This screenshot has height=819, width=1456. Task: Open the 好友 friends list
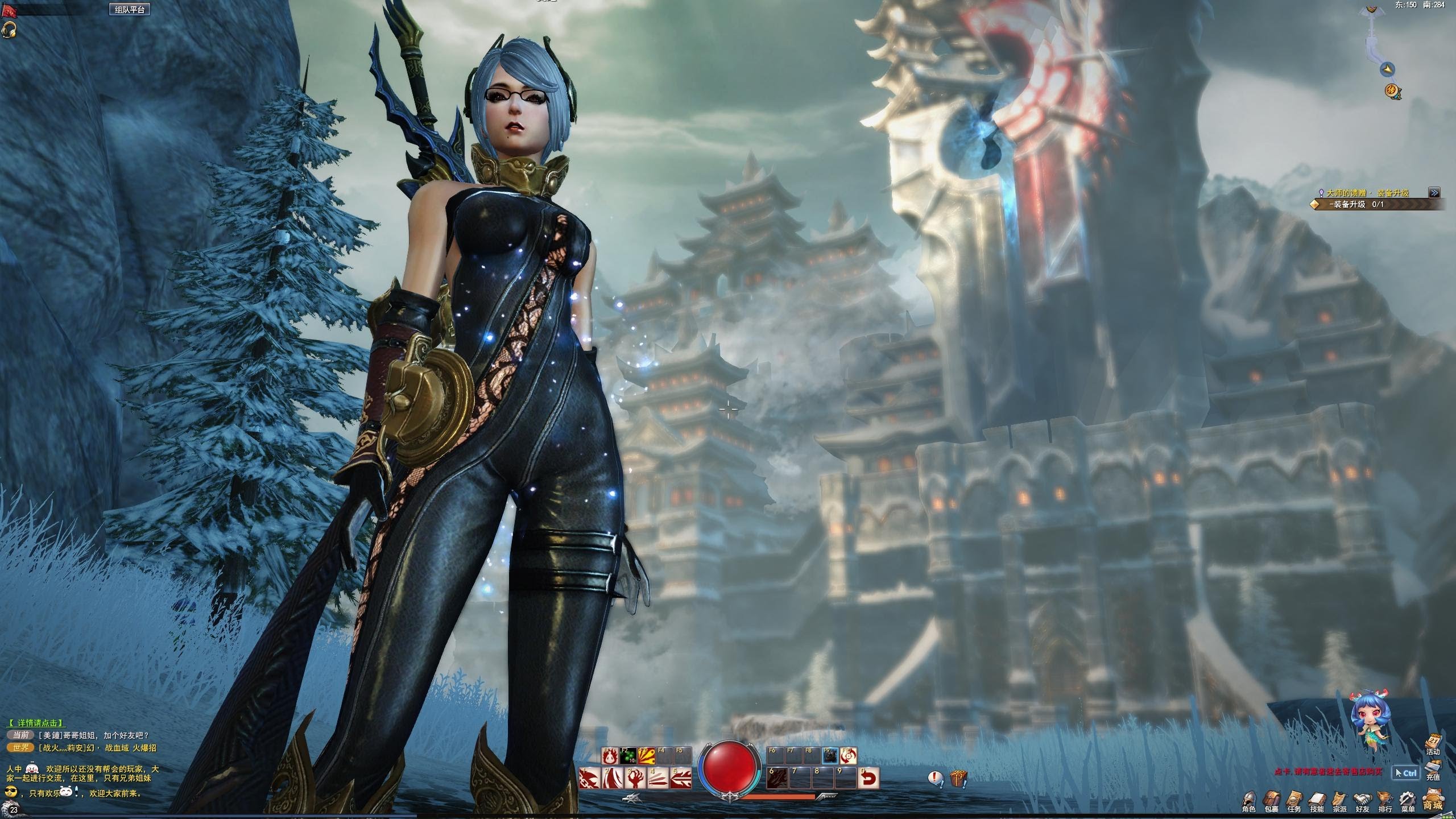1361,799
